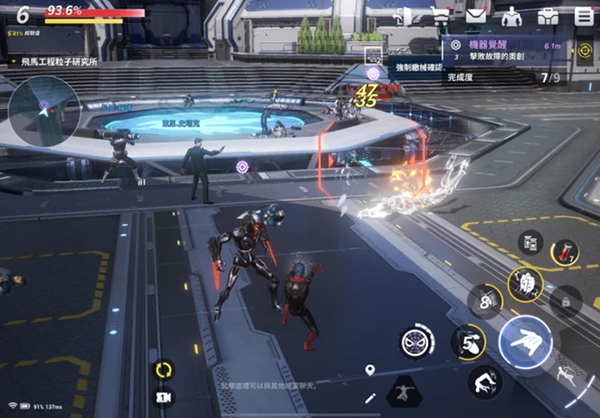This screenshot has height=418, width=600.
Task: Check the mail envelope inbox
Action: pos(476,15)
